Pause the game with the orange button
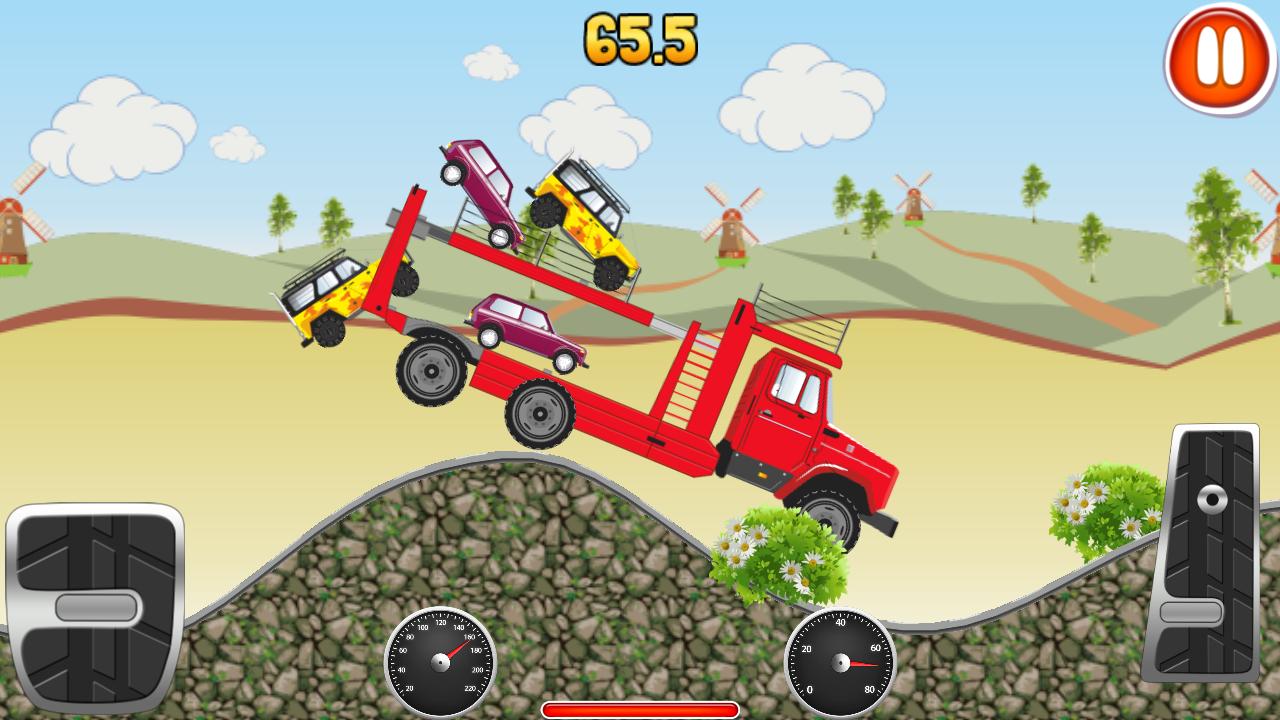The image size is (1280, 720). click(1218, 58)
